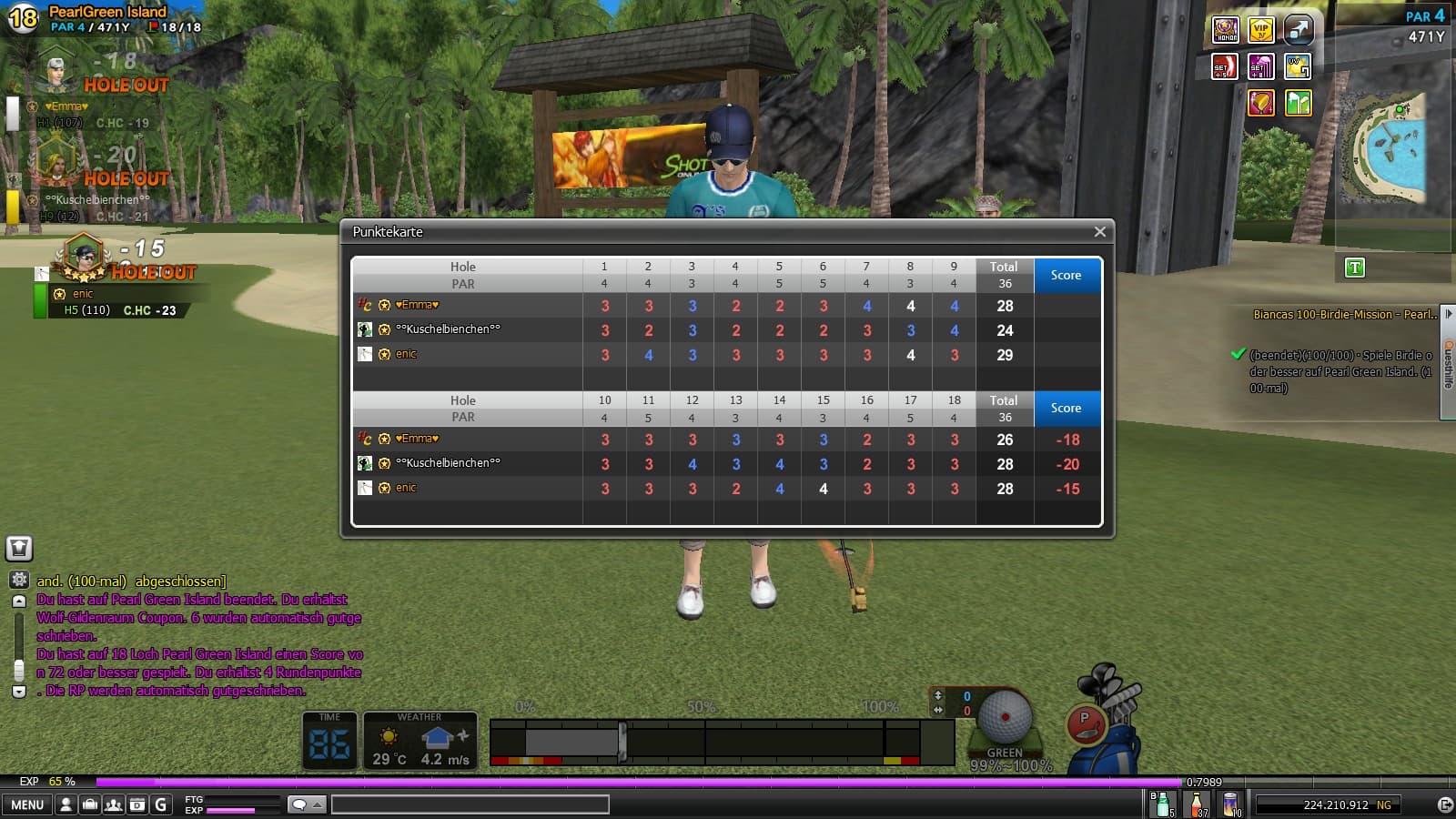Open the Honor badge icon
Image resolution: width=1456 pixels, height=819 pixels.
coord(1226,30)
